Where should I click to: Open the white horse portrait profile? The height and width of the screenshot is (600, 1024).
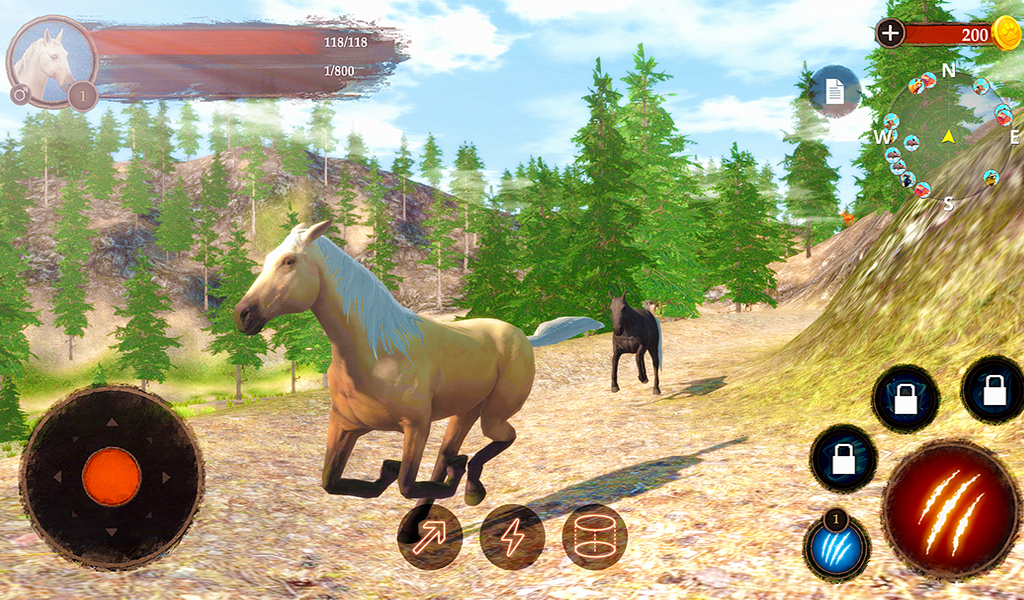(52, 61)
